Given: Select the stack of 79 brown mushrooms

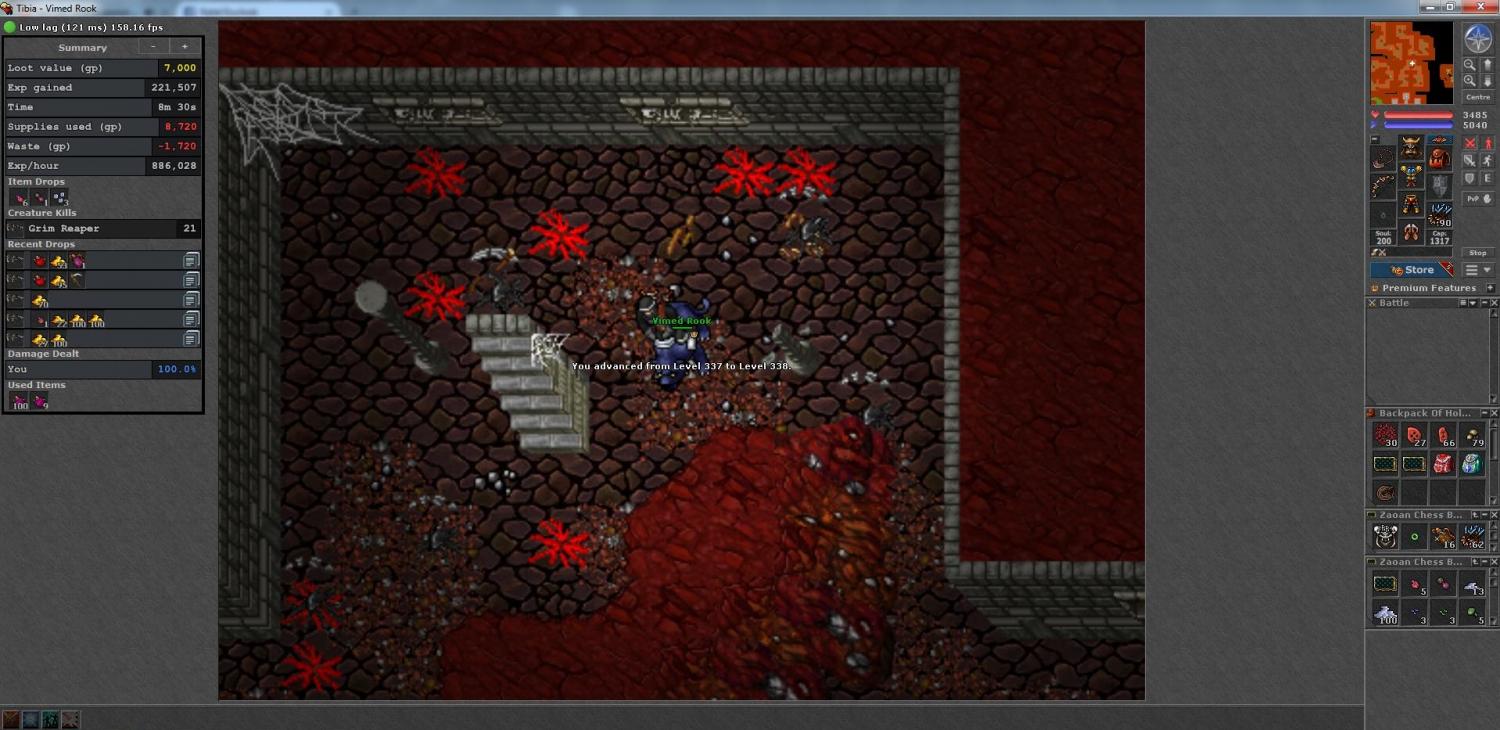Looking at the screenshot, I should pyautogui.click(x=1472, y=436).
